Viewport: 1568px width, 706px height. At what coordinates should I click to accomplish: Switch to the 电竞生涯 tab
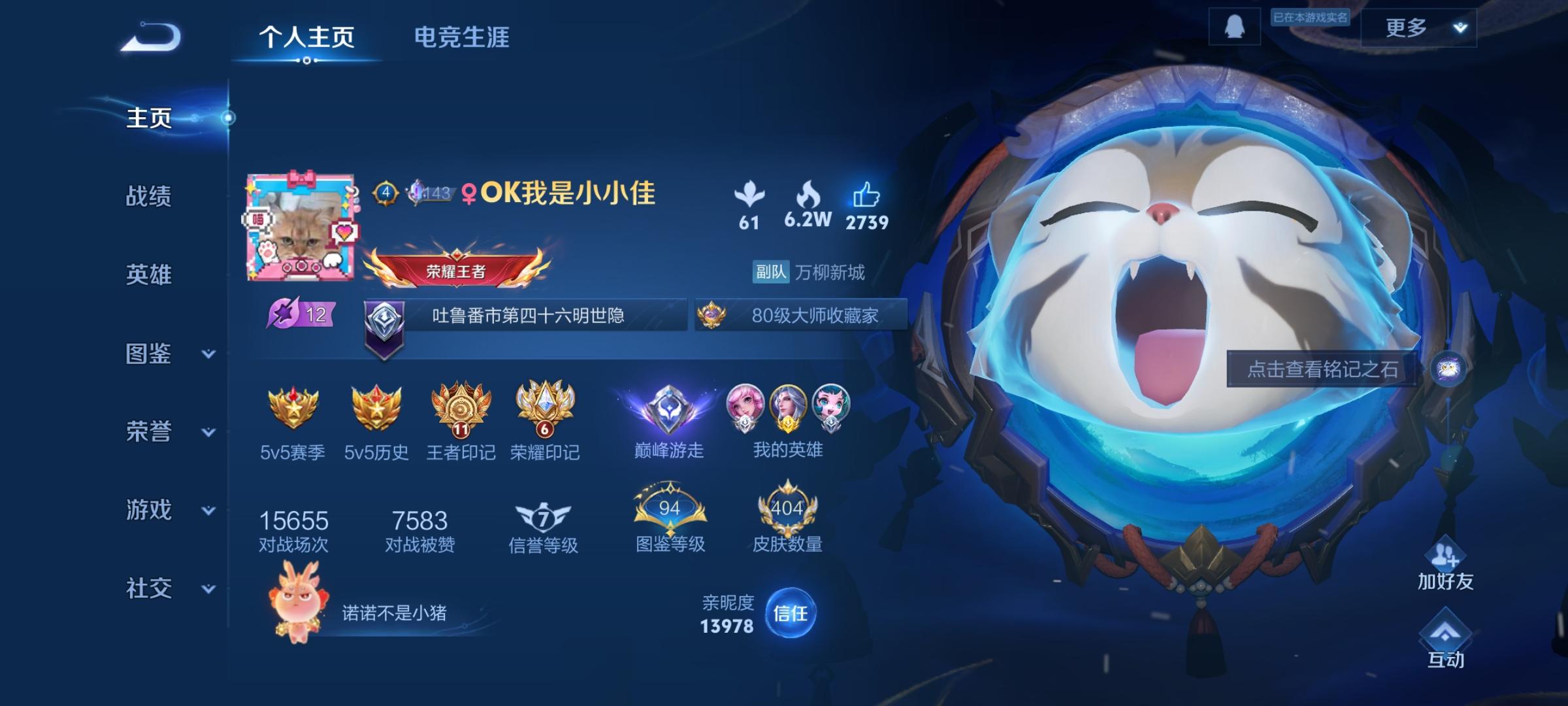click(x=463, y=37)
